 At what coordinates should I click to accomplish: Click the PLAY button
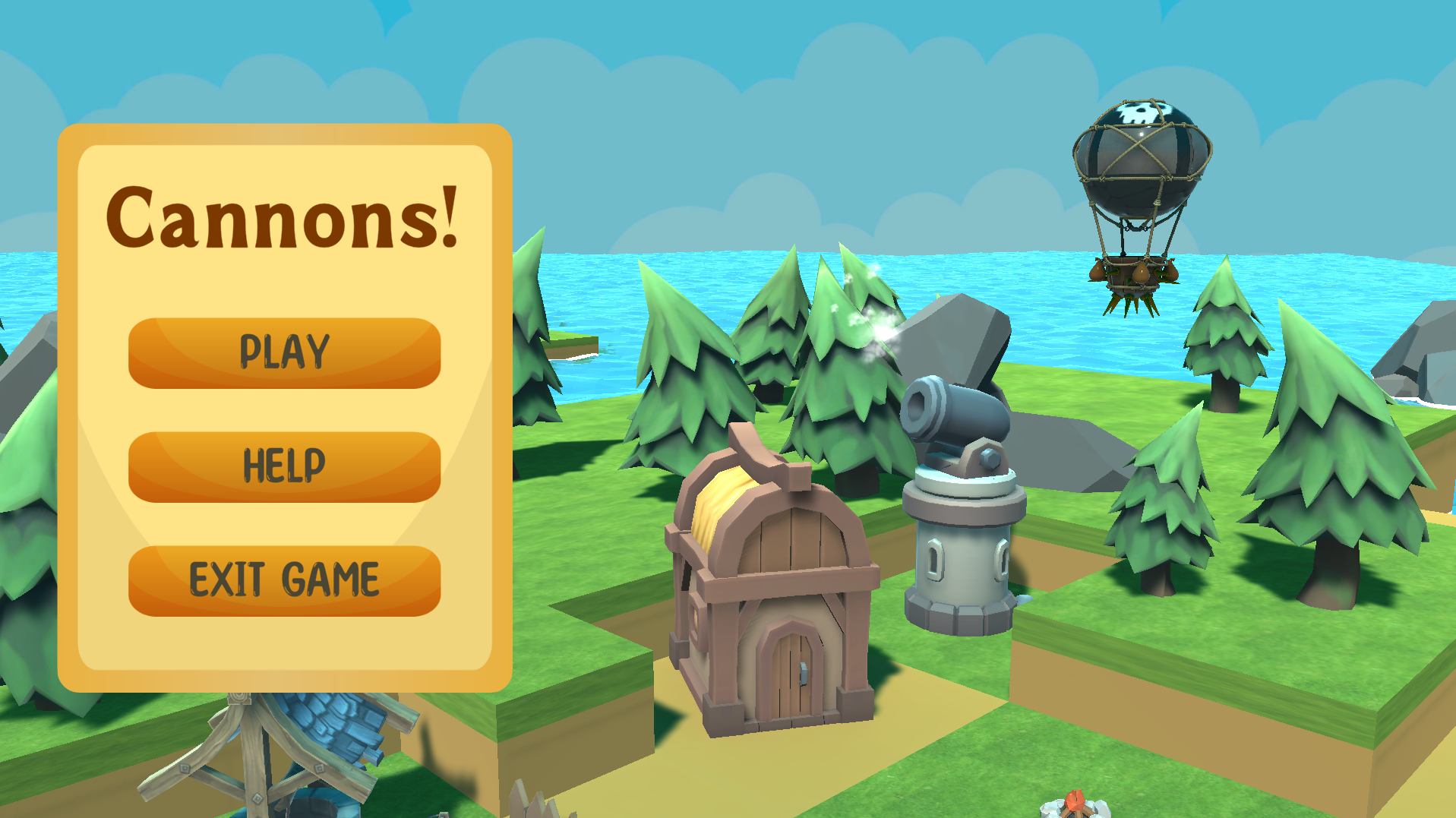[285, 351]
